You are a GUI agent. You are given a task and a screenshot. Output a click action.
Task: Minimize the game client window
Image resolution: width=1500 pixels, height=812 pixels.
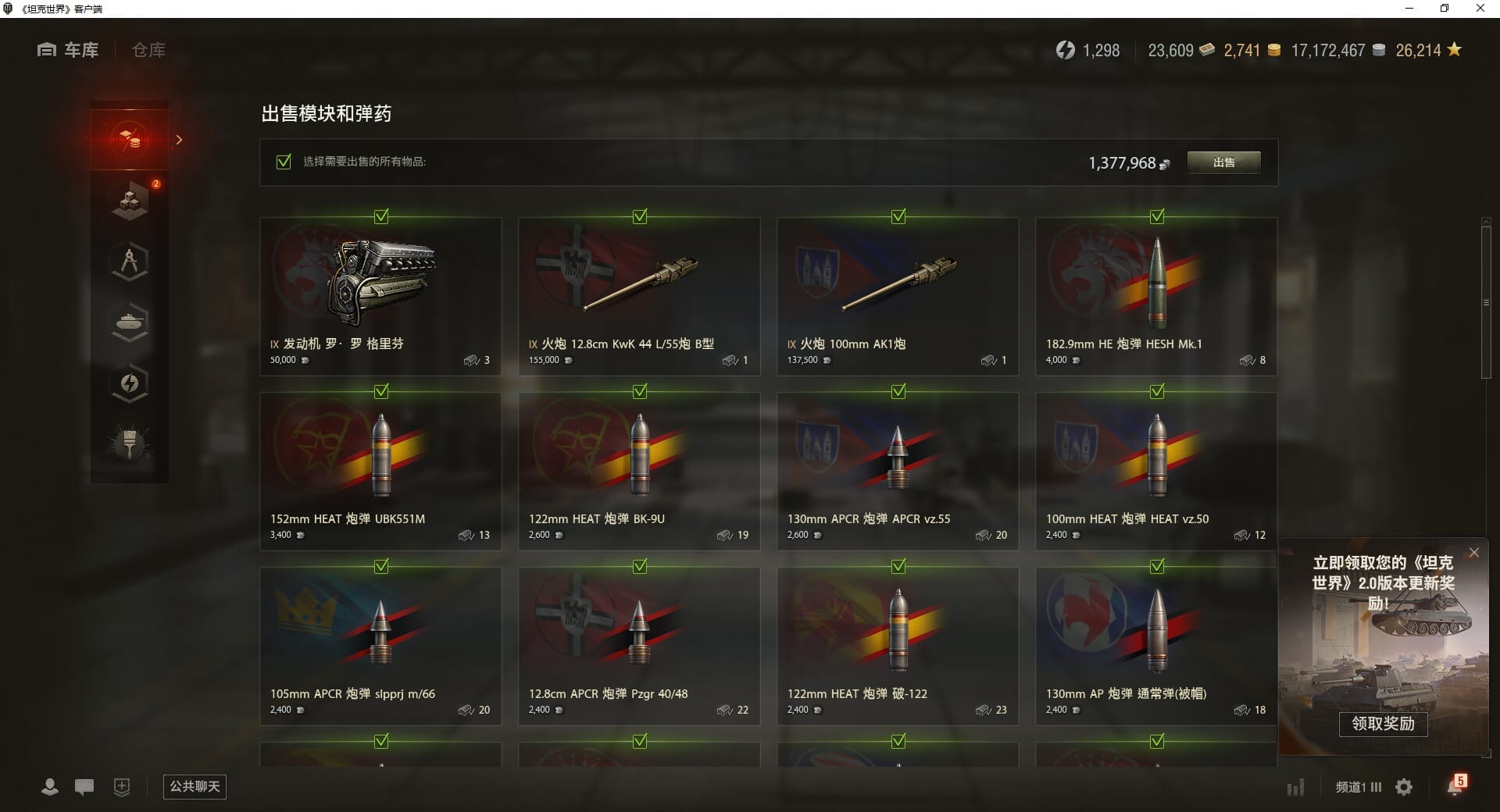[x=1410, y=9]
